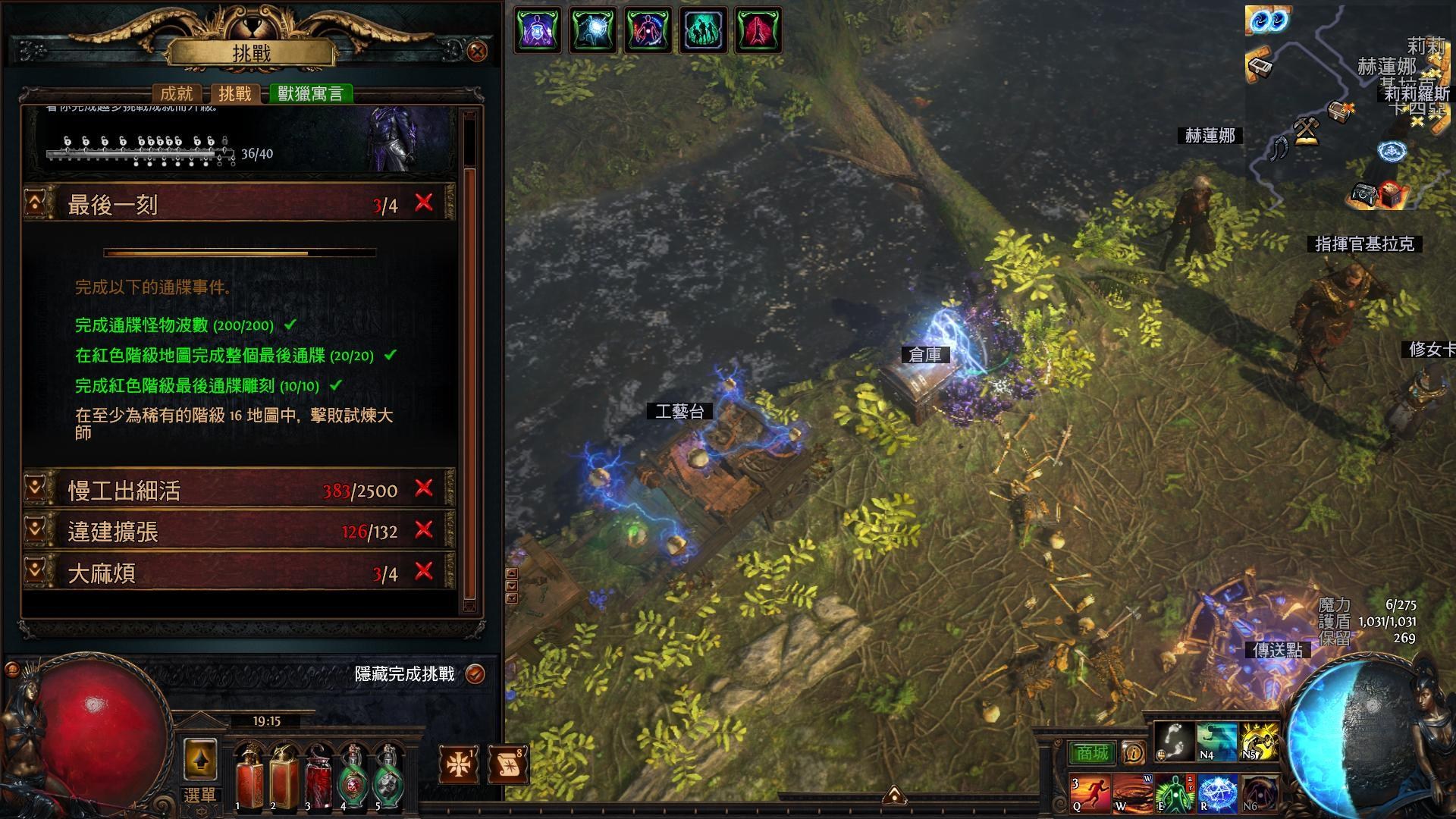The height and width of the screenshot is (819, 1456).
Task: Select the N5 yellow sprint skill icon
Action: click(1259, 740)
